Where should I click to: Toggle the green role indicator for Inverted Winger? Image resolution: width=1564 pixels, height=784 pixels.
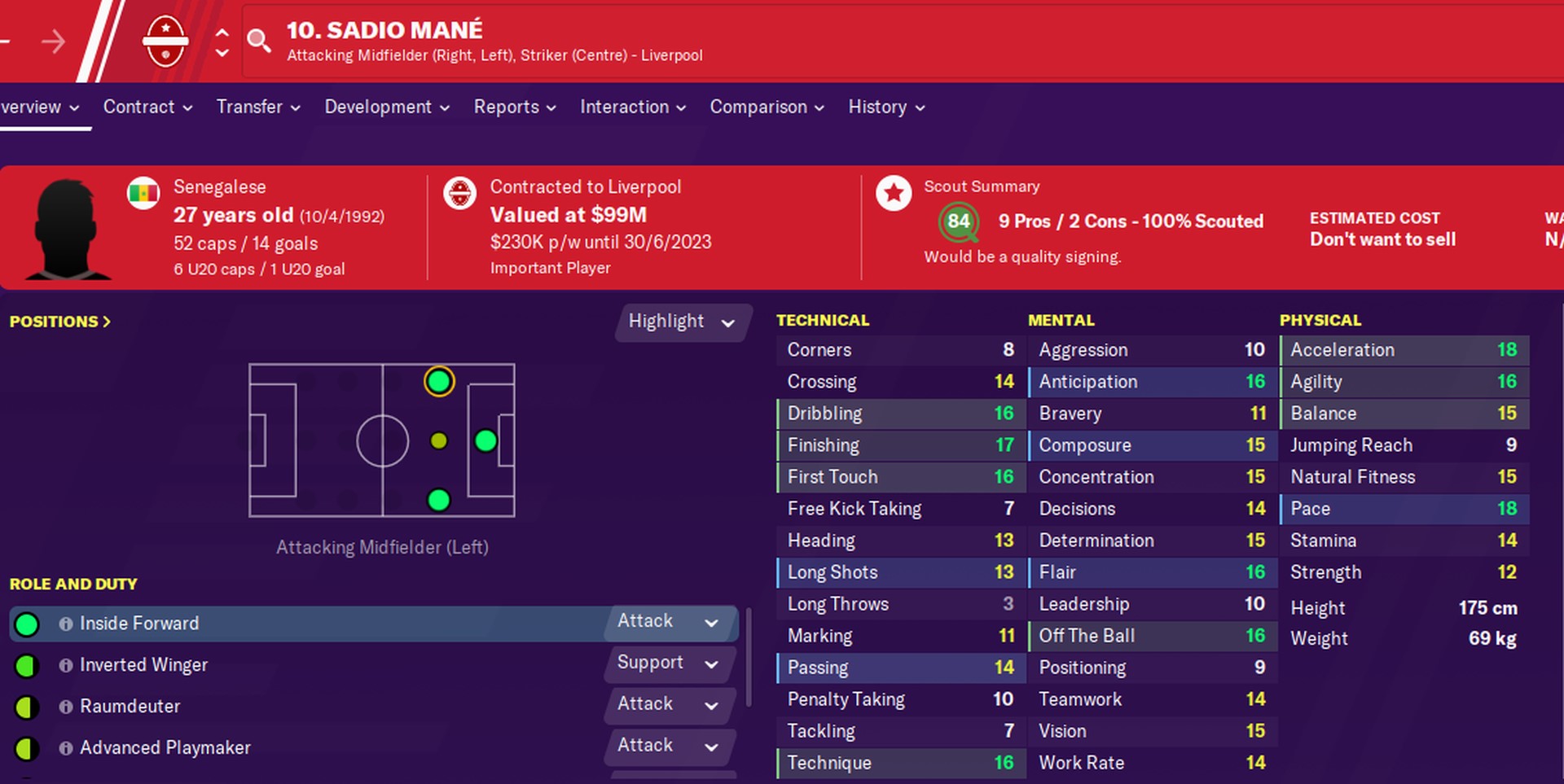[27, 665]
